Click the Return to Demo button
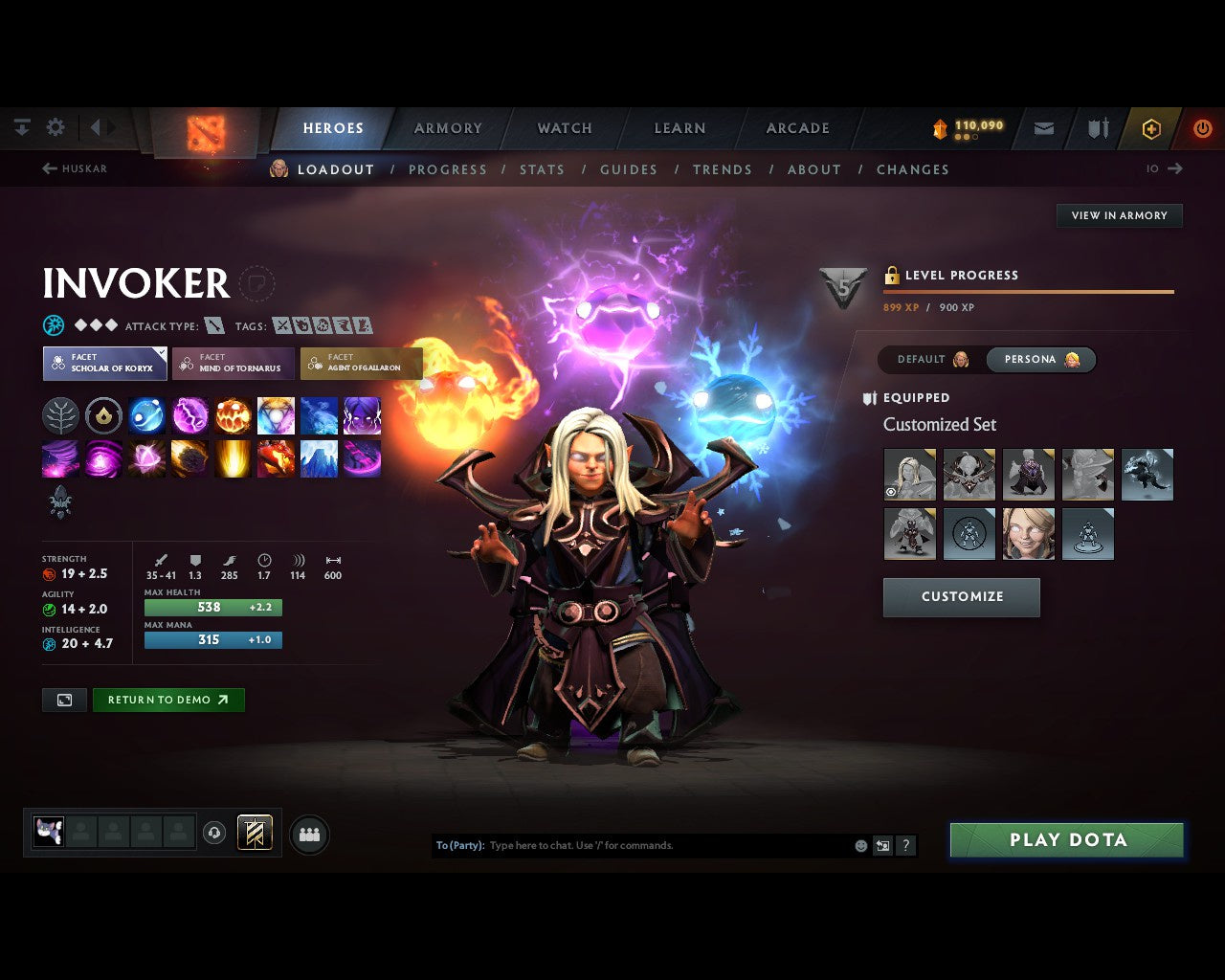 (x=168, y=700)
